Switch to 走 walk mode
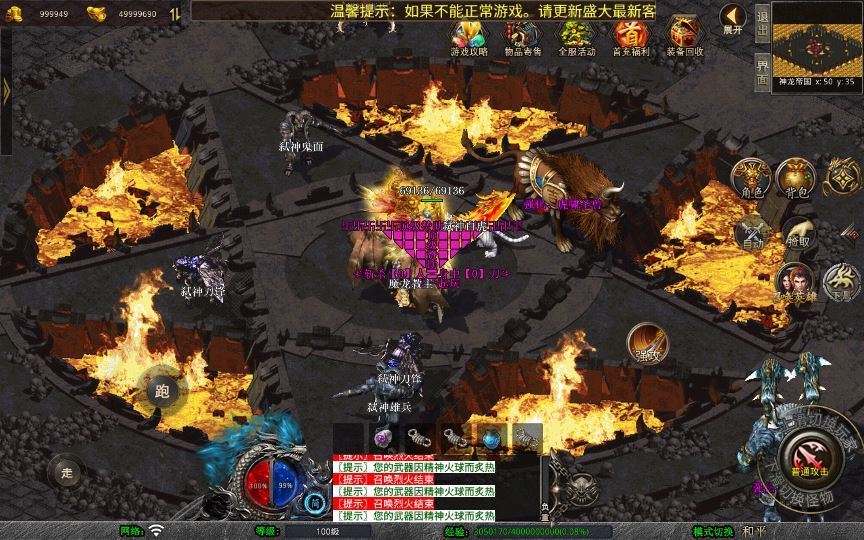The image size is (864, 540). click(x=68, y=470)
